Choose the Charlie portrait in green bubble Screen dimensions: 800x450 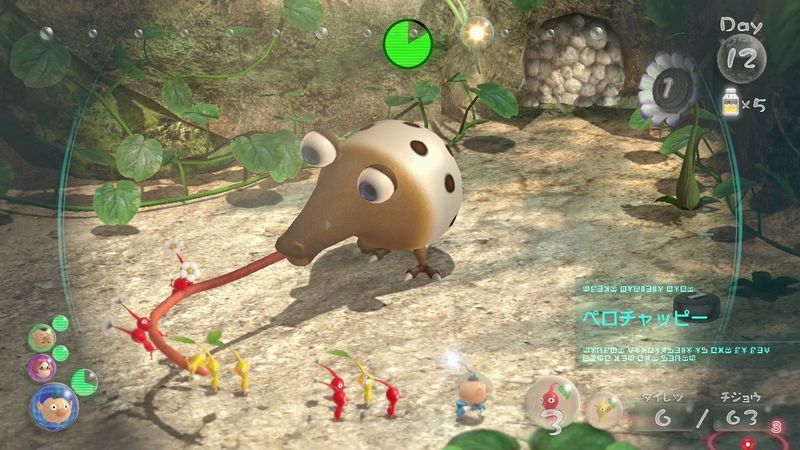tap(41, 337)
